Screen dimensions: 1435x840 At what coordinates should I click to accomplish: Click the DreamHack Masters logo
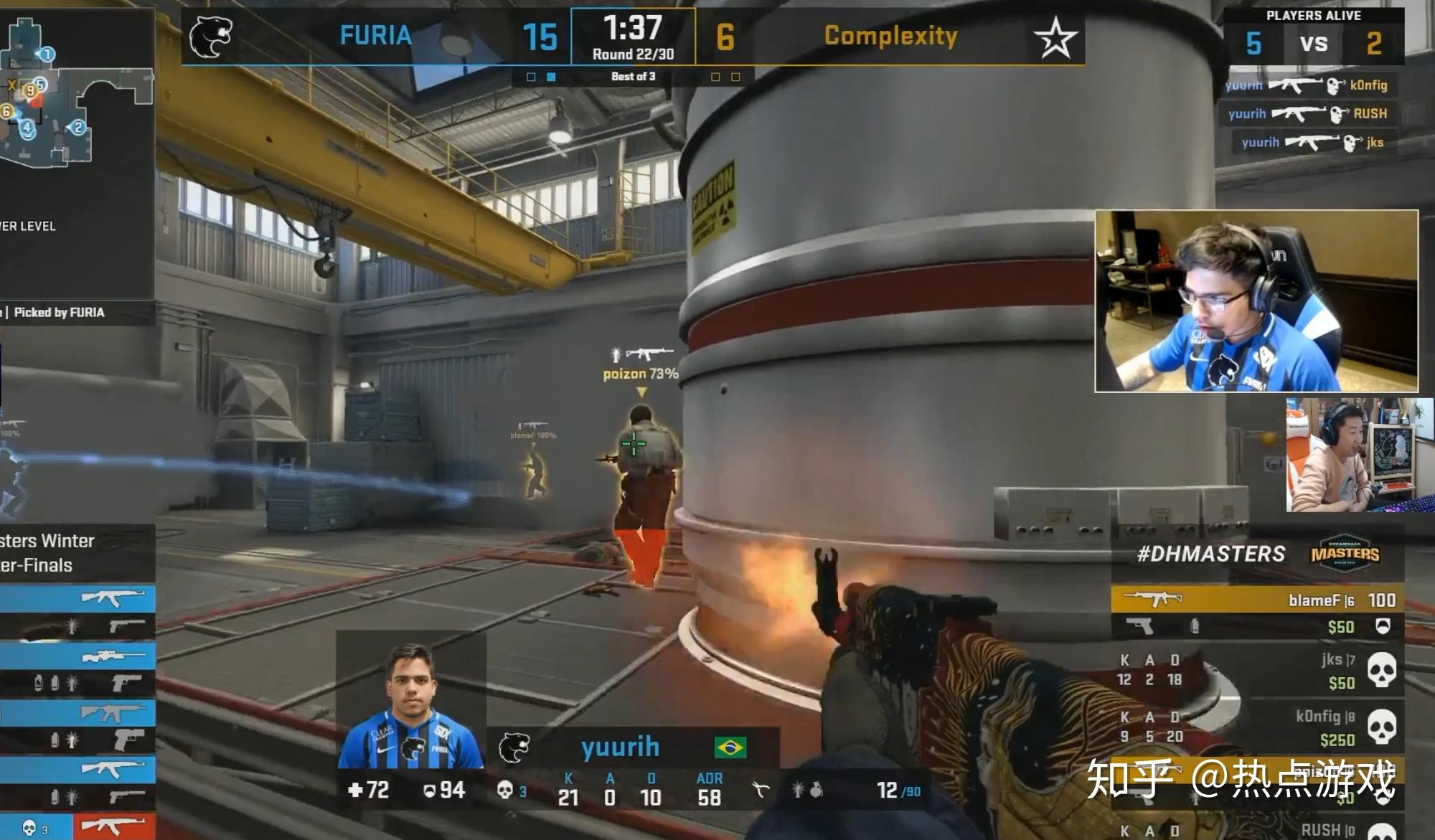coord(1345,554)
